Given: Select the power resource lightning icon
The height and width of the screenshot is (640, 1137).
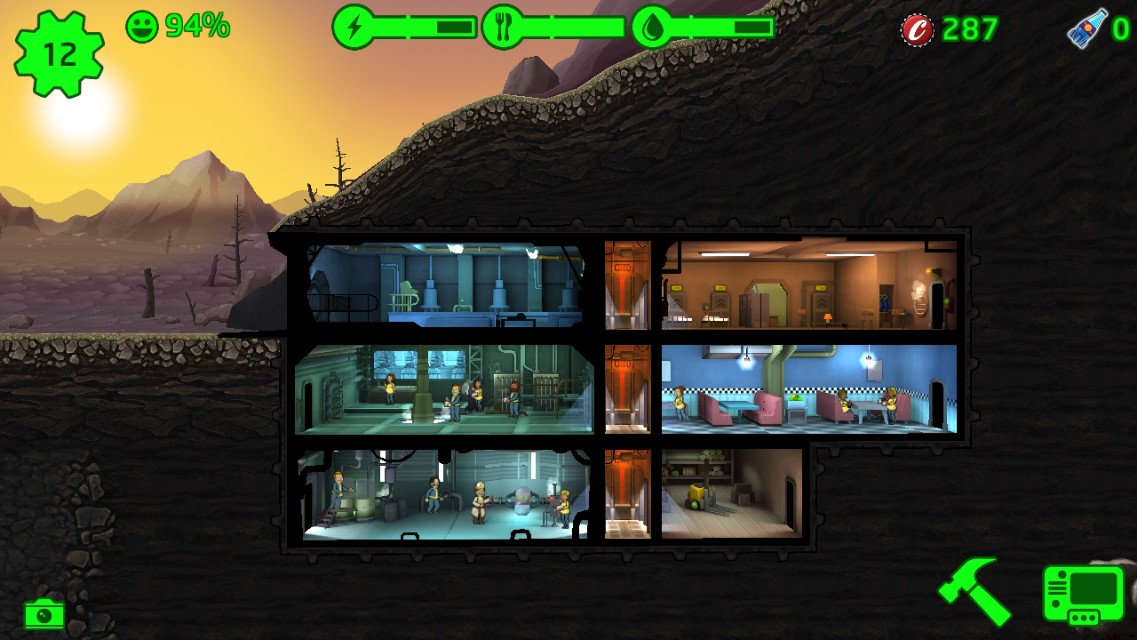Looking at the screenshot, I should (353, 27).
